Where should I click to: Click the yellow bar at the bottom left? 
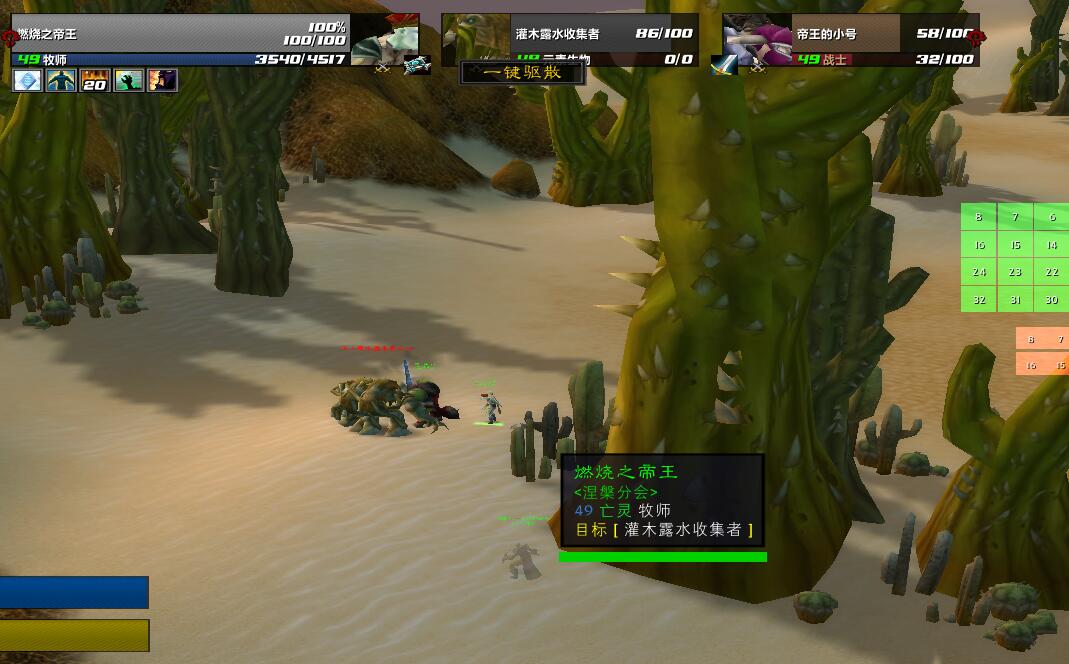click(74, 635)
